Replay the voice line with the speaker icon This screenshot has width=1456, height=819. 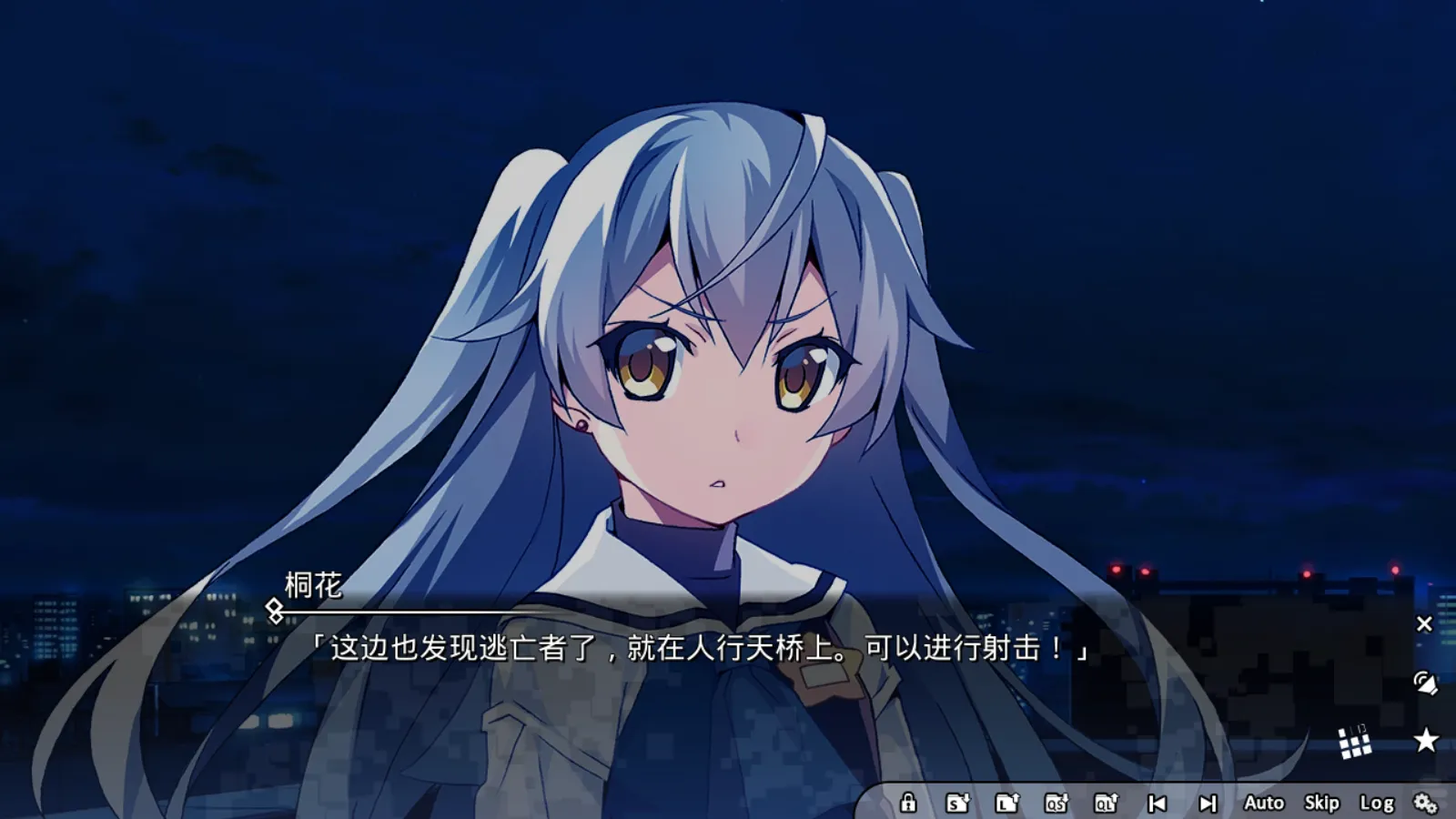tap(1427, 684)
